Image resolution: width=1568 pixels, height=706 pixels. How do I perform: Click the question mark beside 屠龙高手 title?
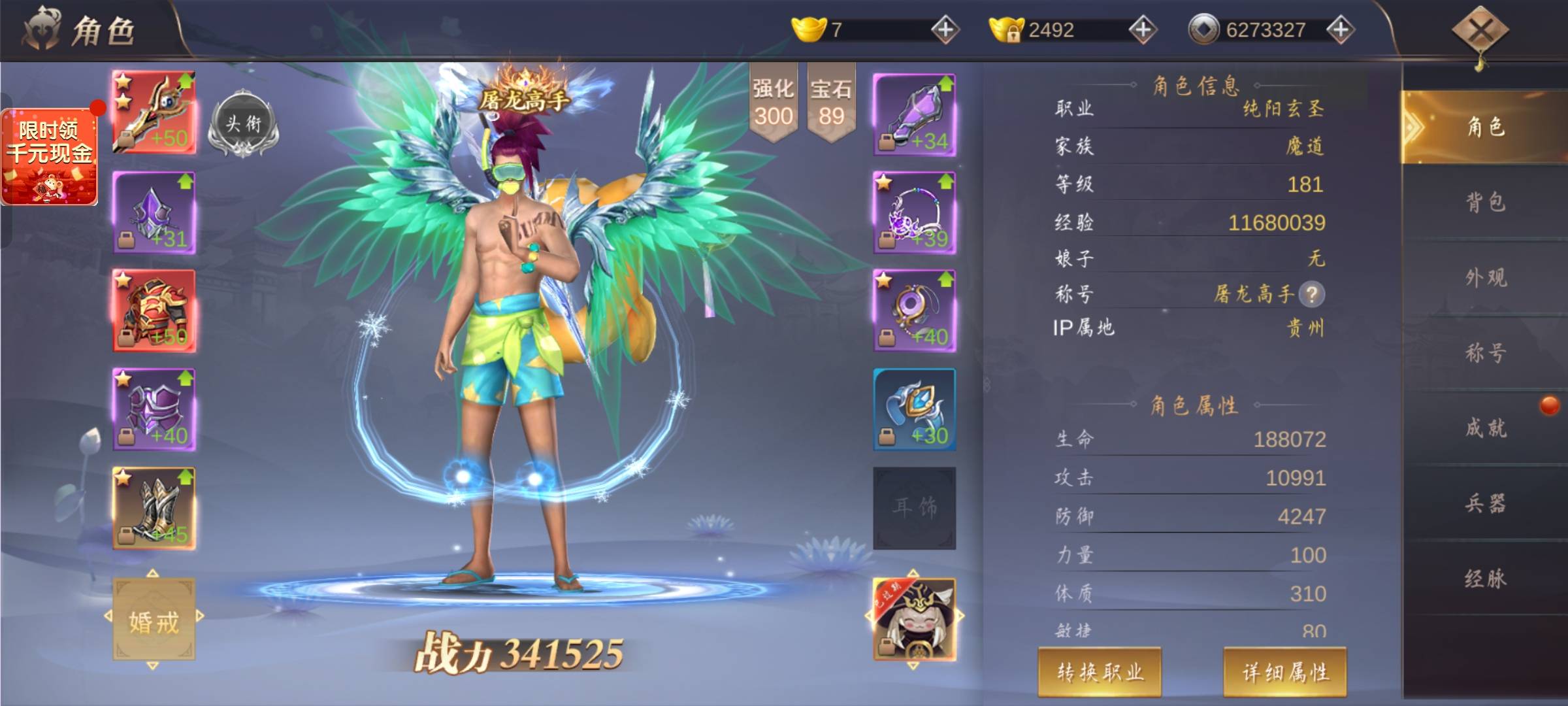(x=1311, y=294)
